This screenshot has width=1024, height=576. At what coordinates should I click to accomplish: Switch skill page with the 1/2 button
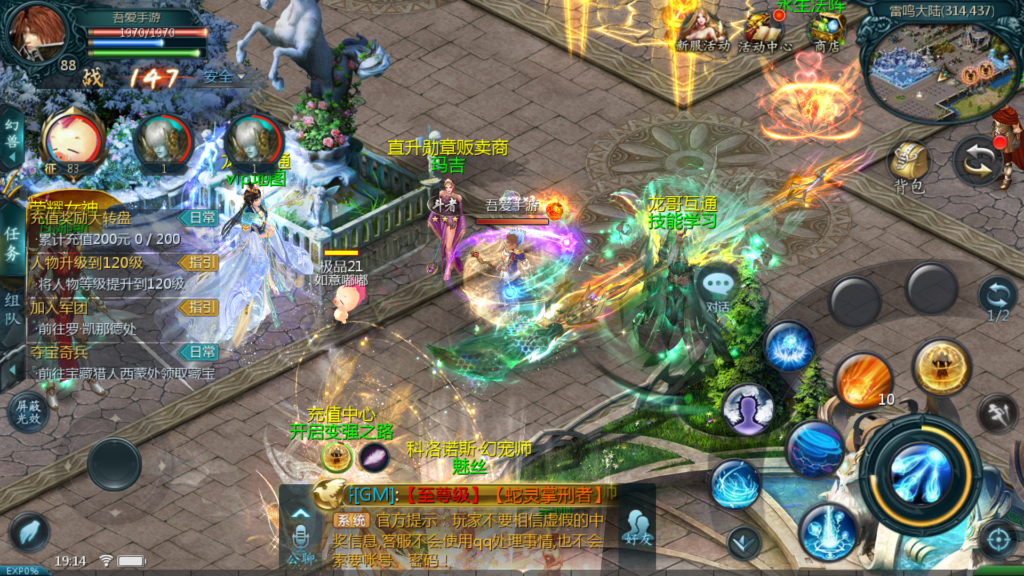[x=997, y=298]
